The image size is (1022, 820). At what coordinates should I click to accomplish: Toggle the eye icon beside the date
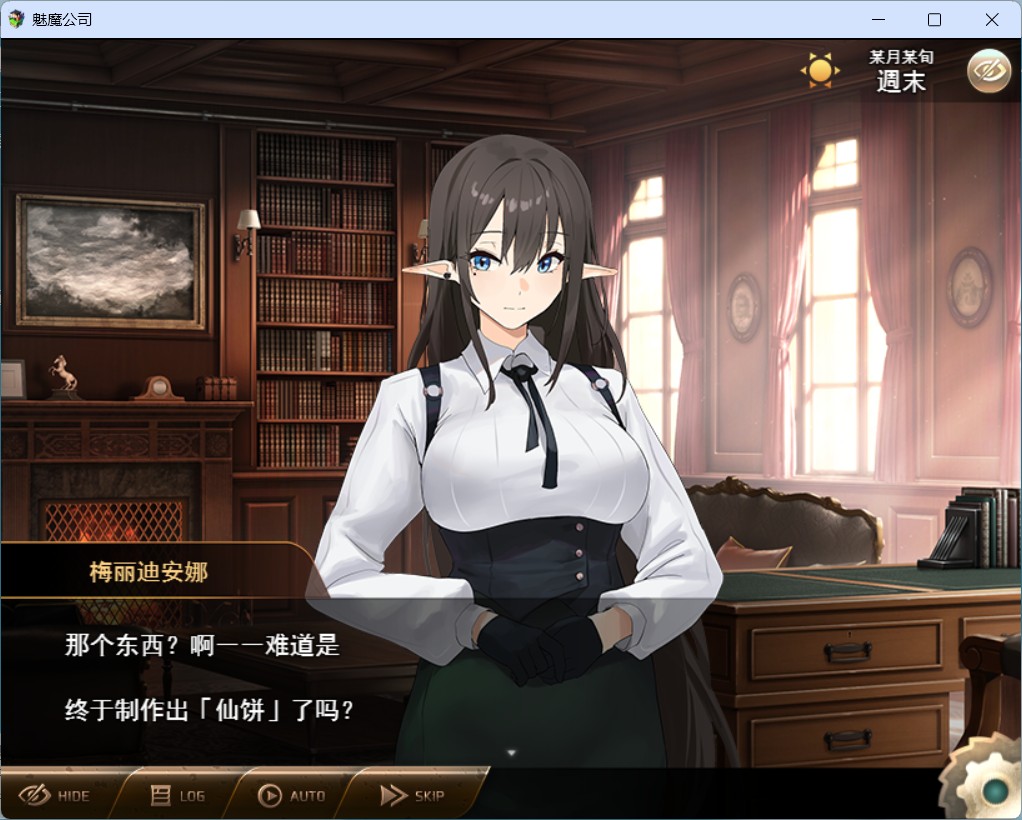click(x=988, y=70)
